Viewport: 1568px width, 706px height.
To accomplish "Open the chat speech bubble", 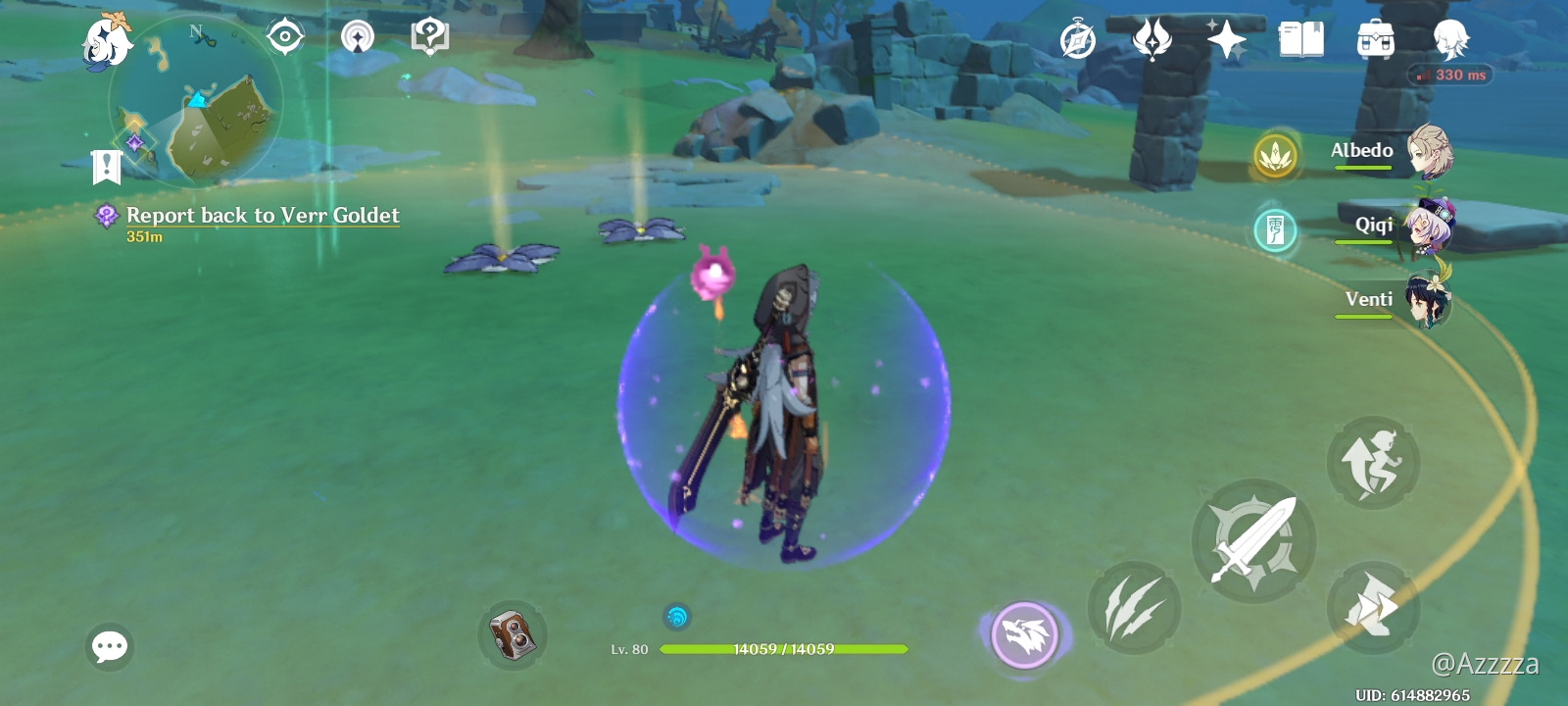I will [110, 647].
